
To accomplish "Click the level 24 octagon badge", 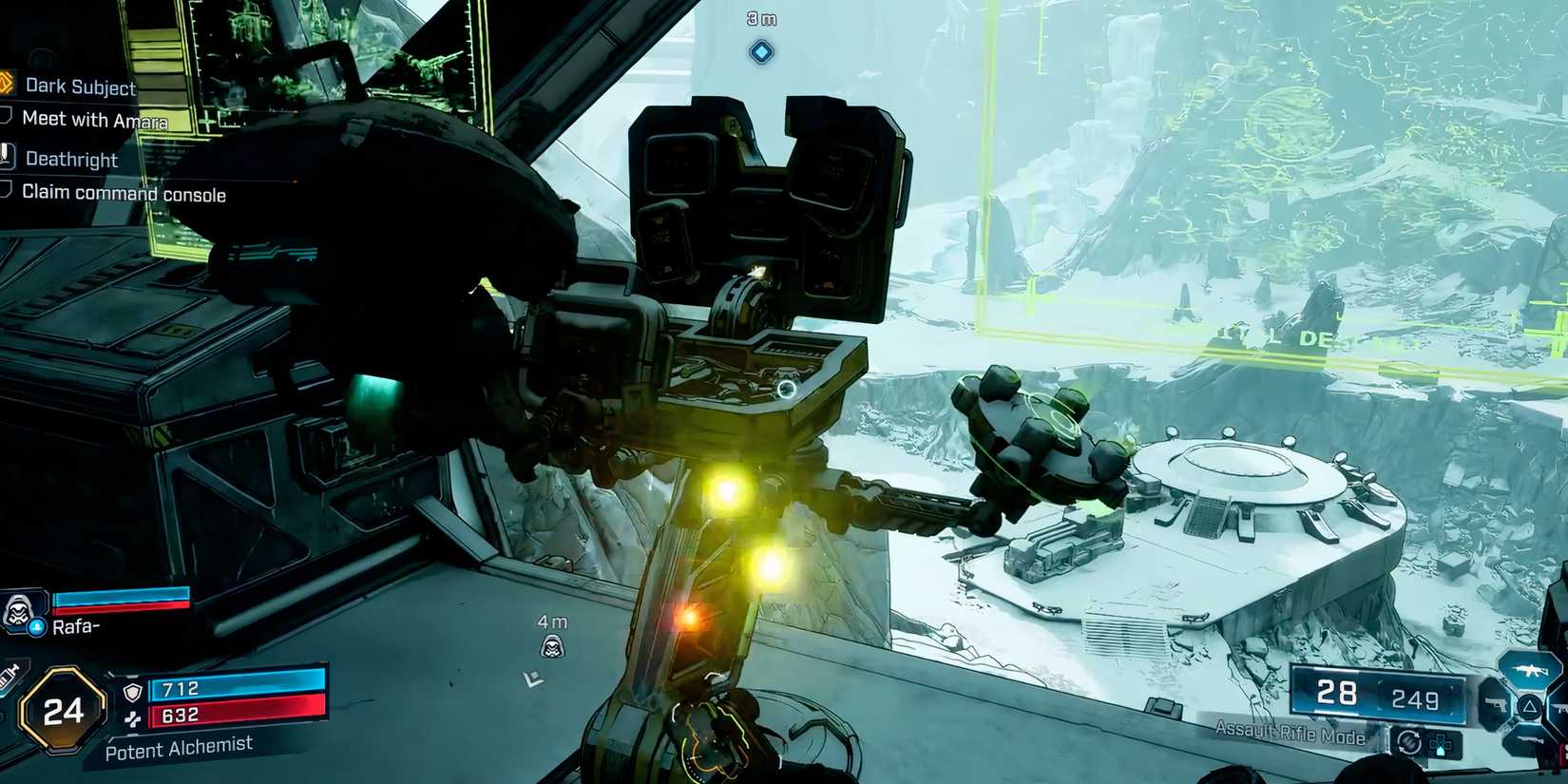I will (63, 710).
